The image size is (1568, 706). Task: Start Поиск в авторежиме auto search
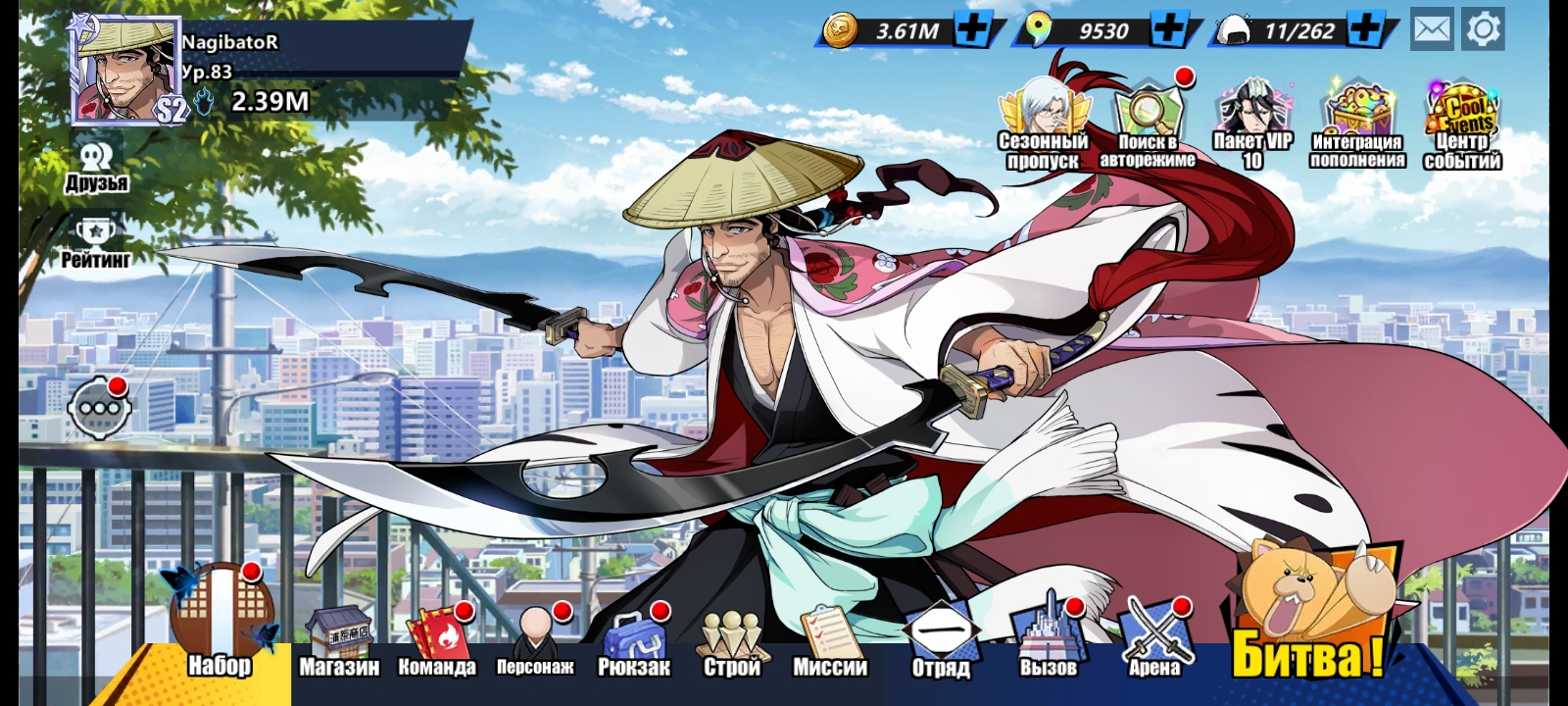click(1148, 127)
